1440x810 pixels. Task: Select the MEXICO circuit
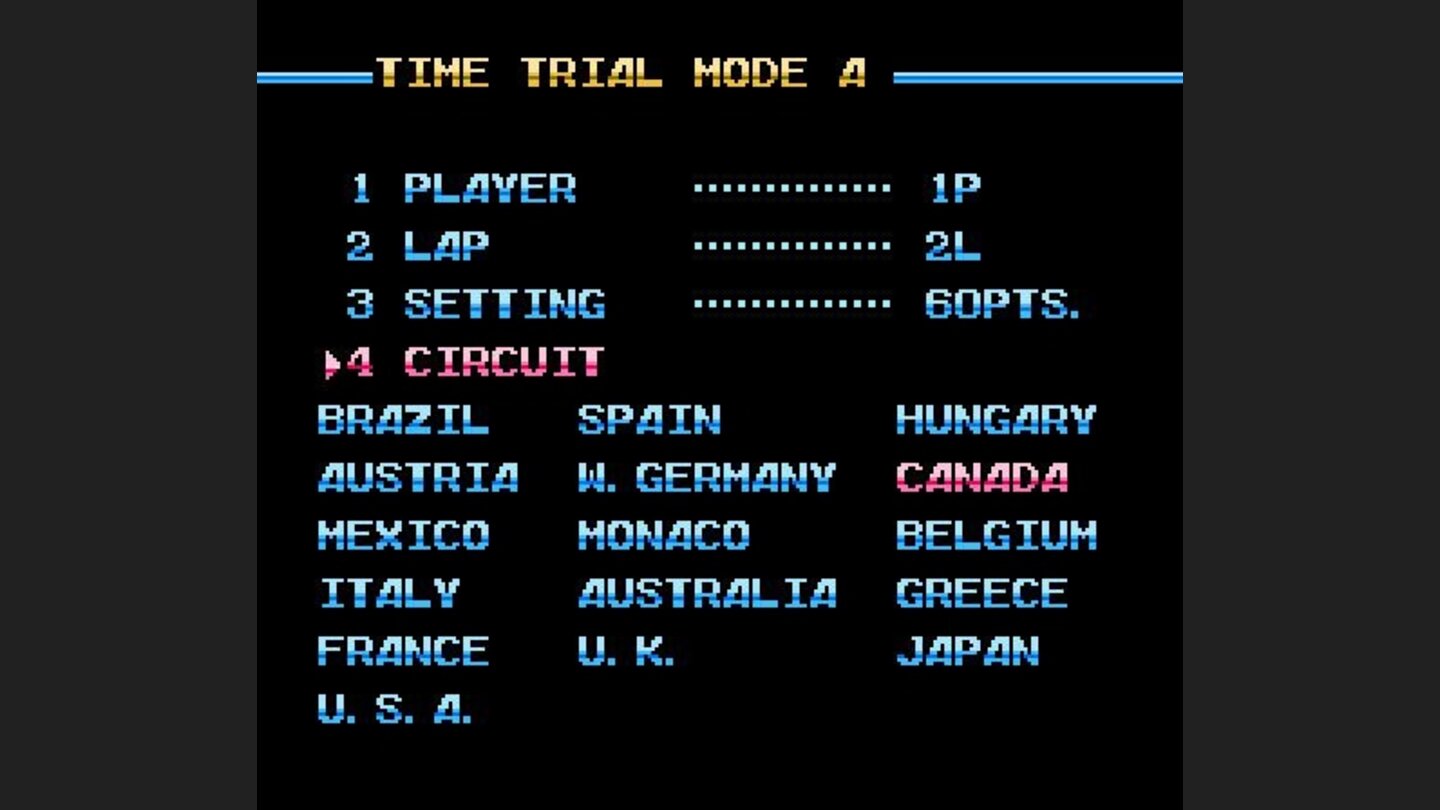pyautogui.click(x=402, y=536)
